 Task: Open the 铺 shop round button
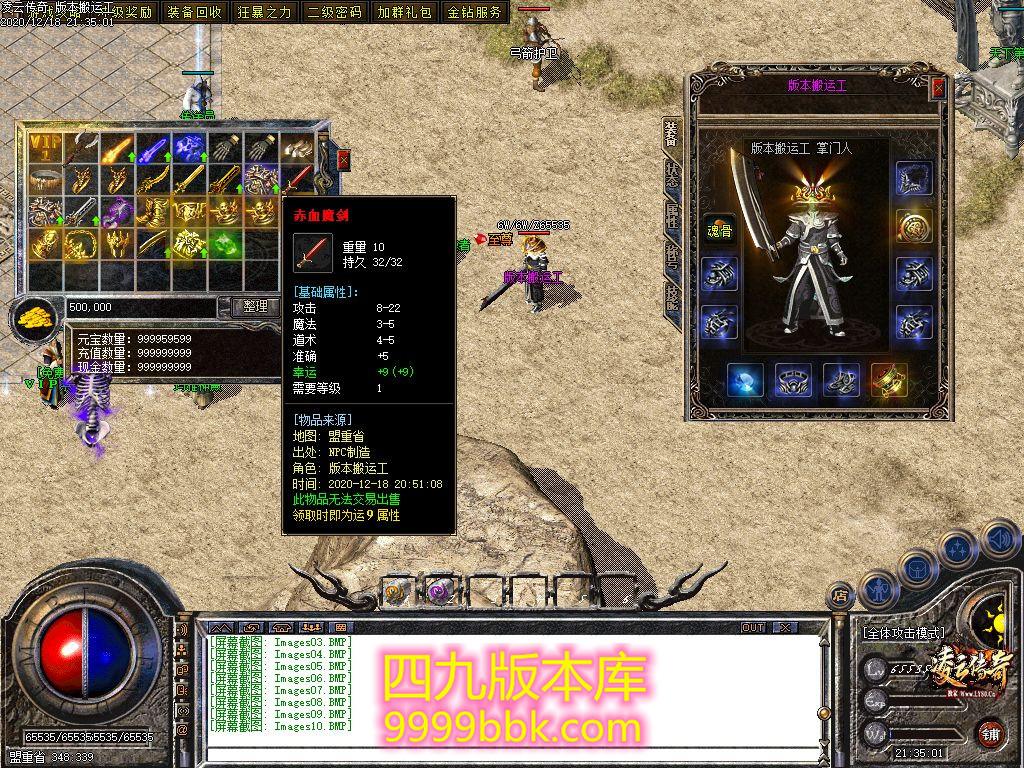pyautogui.click(x=989, y=733)
